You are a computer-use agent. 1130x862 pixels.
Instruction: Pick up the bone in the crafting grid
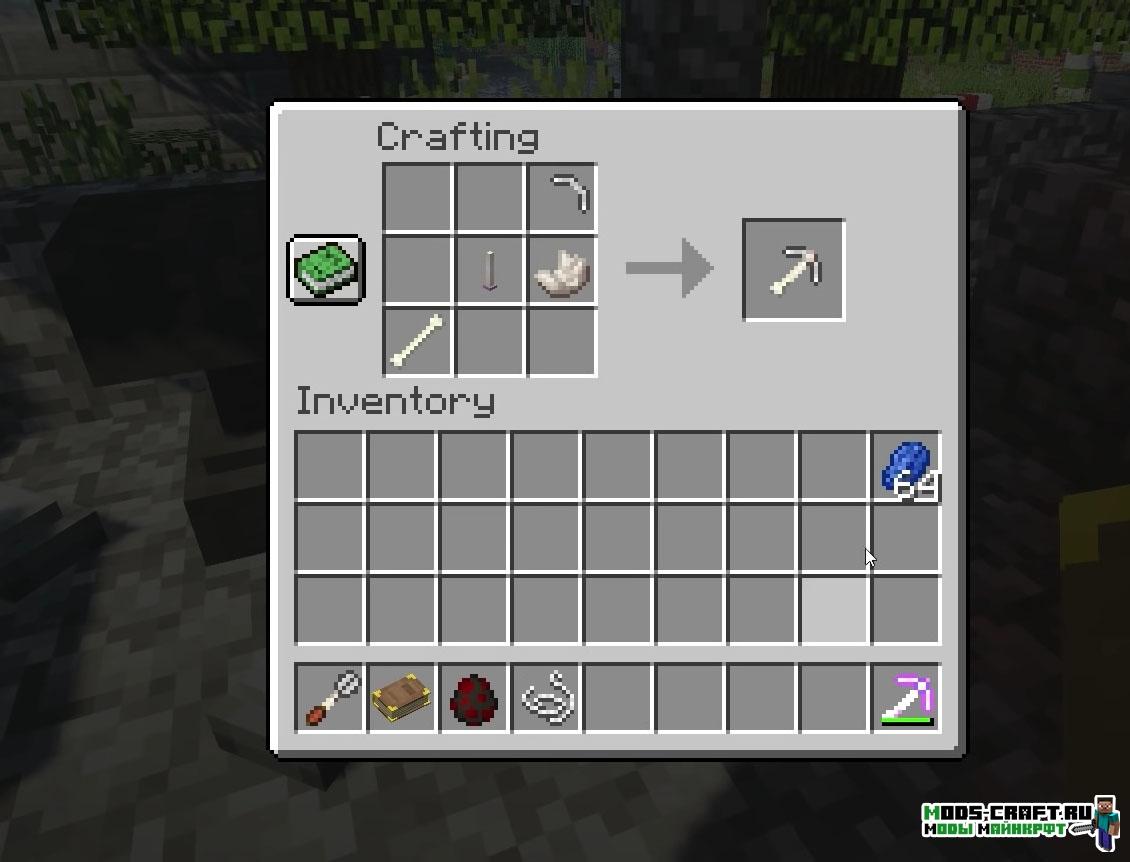click(418, 342)
